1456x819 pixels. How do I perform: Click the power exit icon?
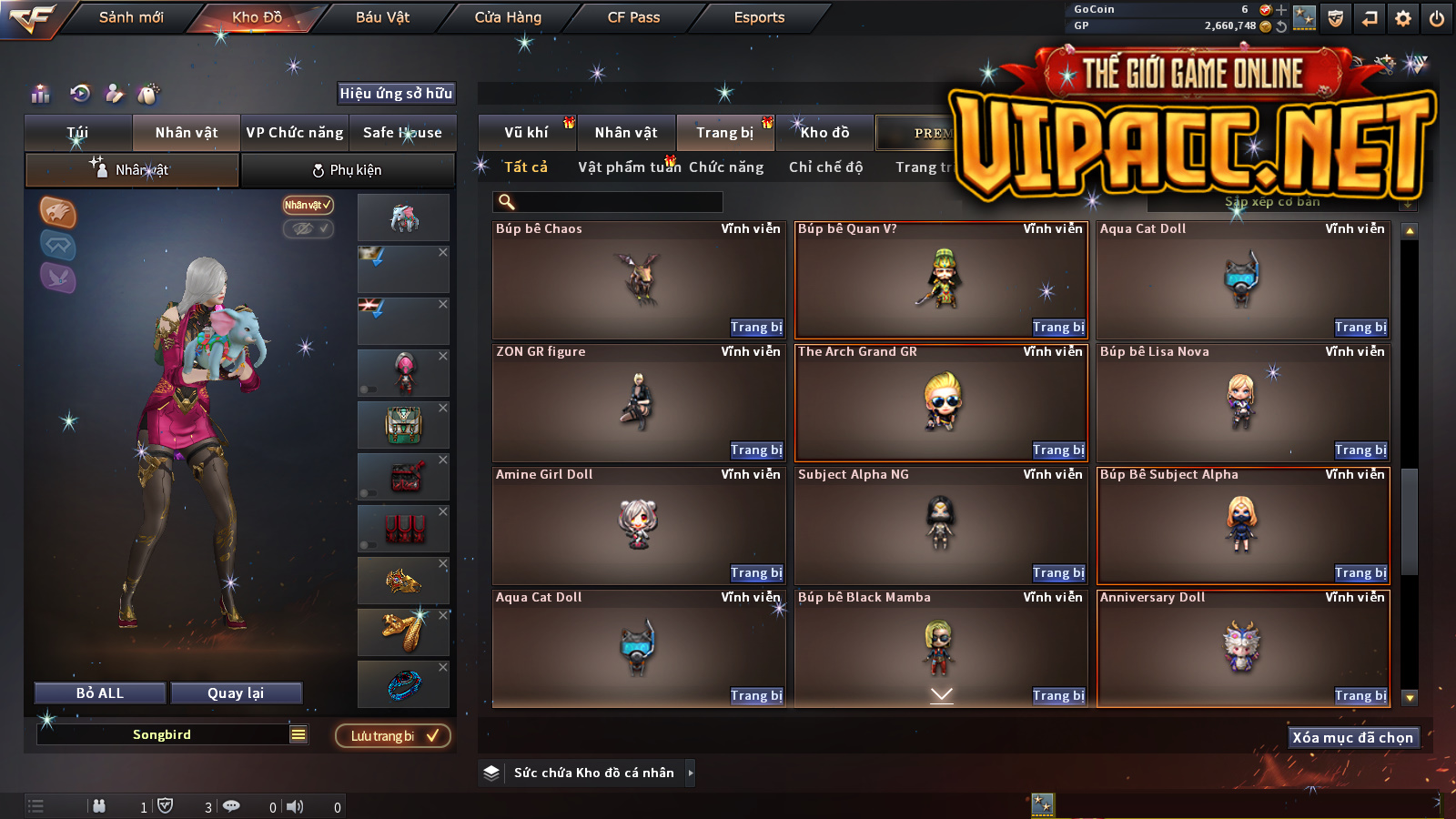point(1437,18)
